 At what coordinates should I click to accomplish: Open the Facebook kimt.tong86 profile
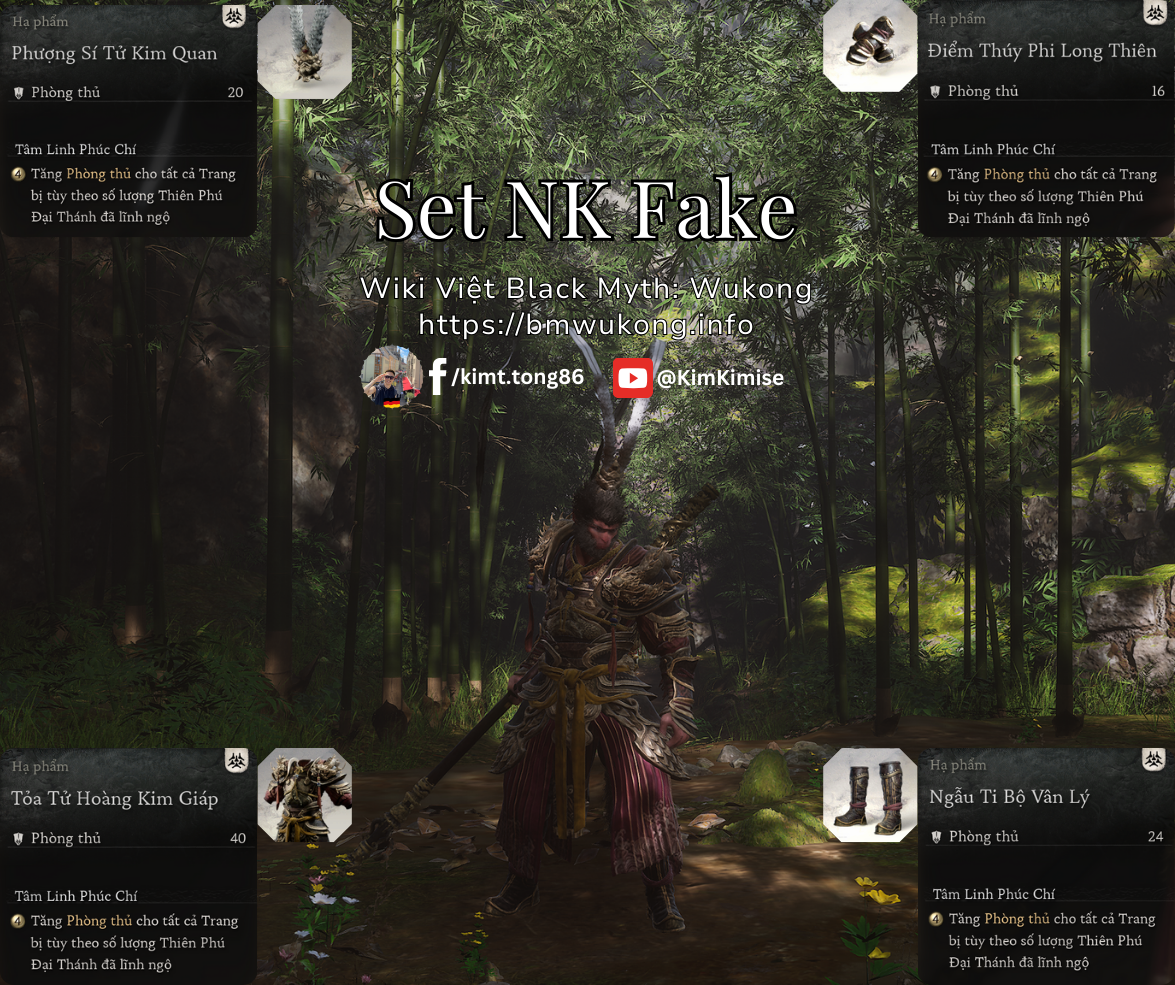point(506,377)
